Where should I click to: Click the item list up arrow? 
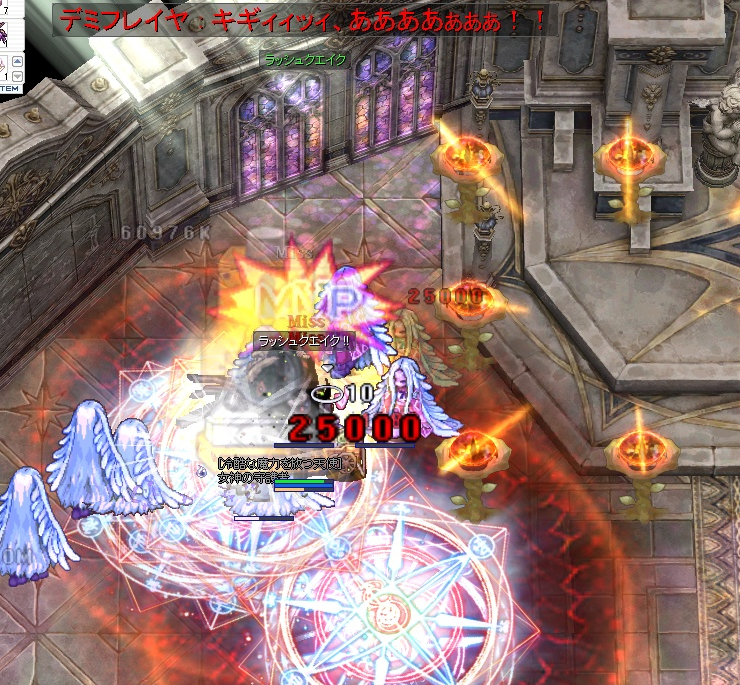coord(17,62)
